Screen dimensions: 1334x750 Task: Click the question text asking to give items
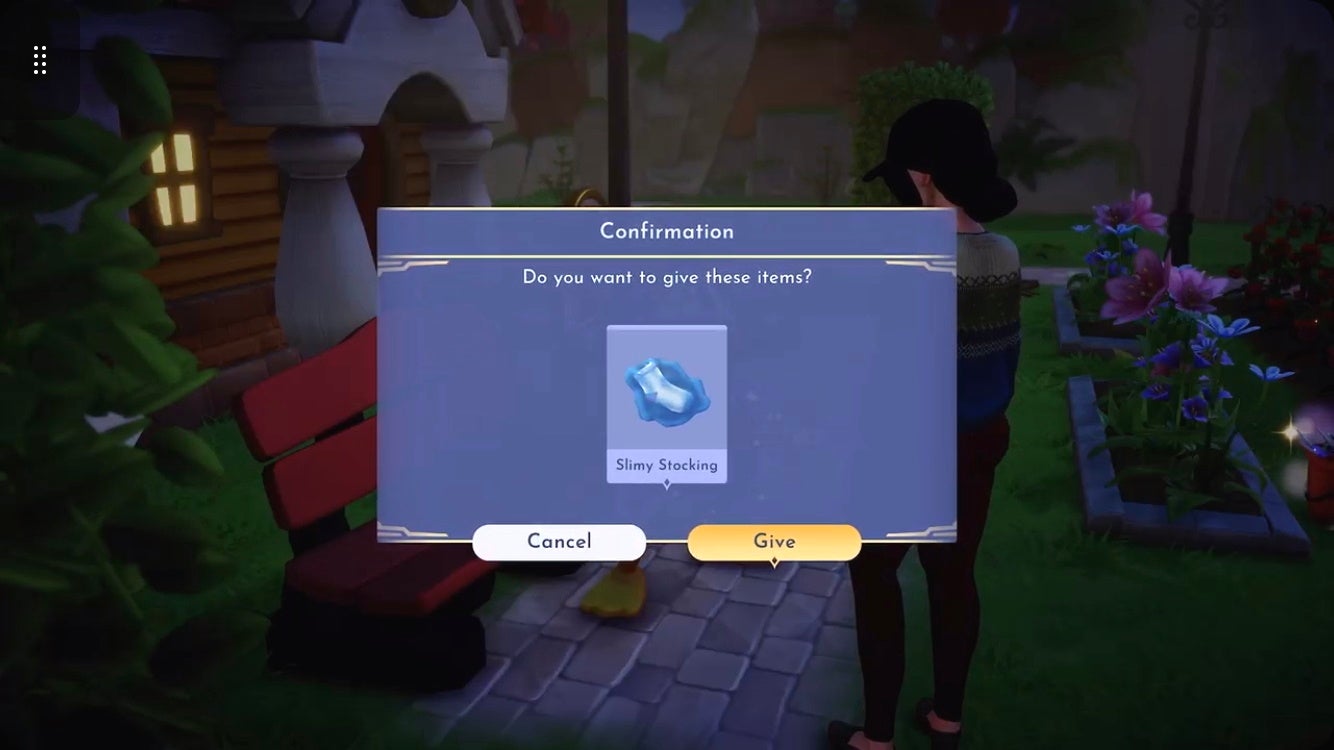tap(667, 277)
